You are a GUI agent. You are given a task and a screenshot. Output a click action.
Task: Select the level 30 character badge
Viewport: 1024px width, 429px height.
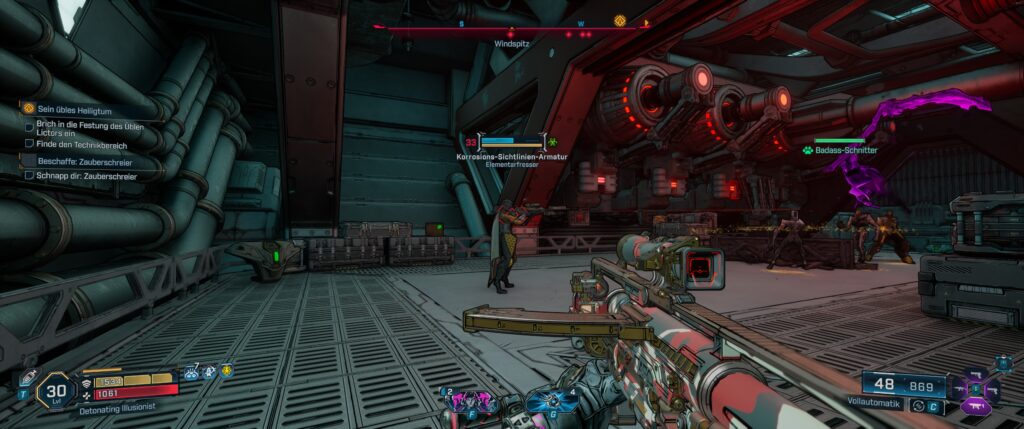(x=56, y=389)
